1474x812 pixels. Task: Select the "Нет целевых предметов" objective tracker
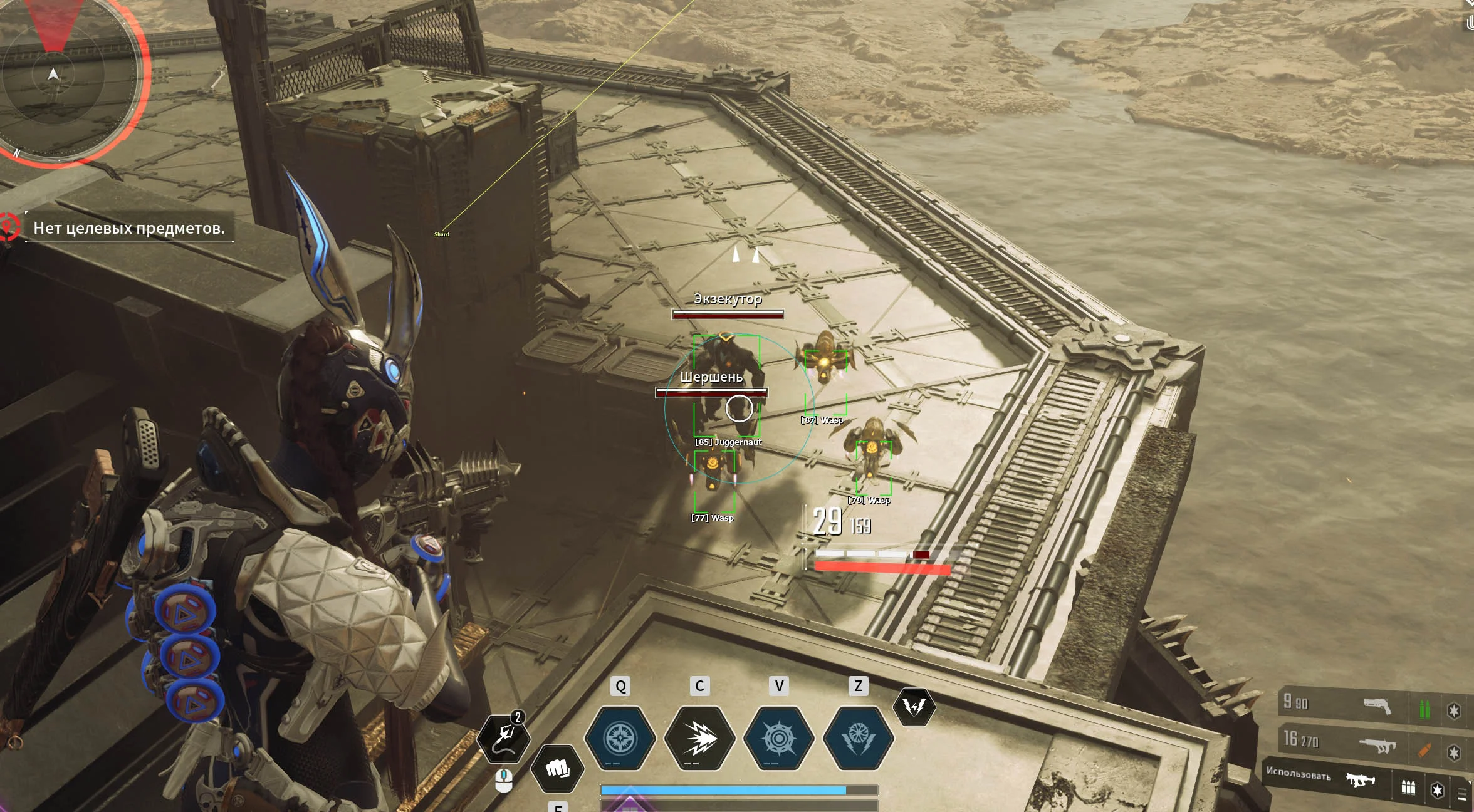[128, 228]
